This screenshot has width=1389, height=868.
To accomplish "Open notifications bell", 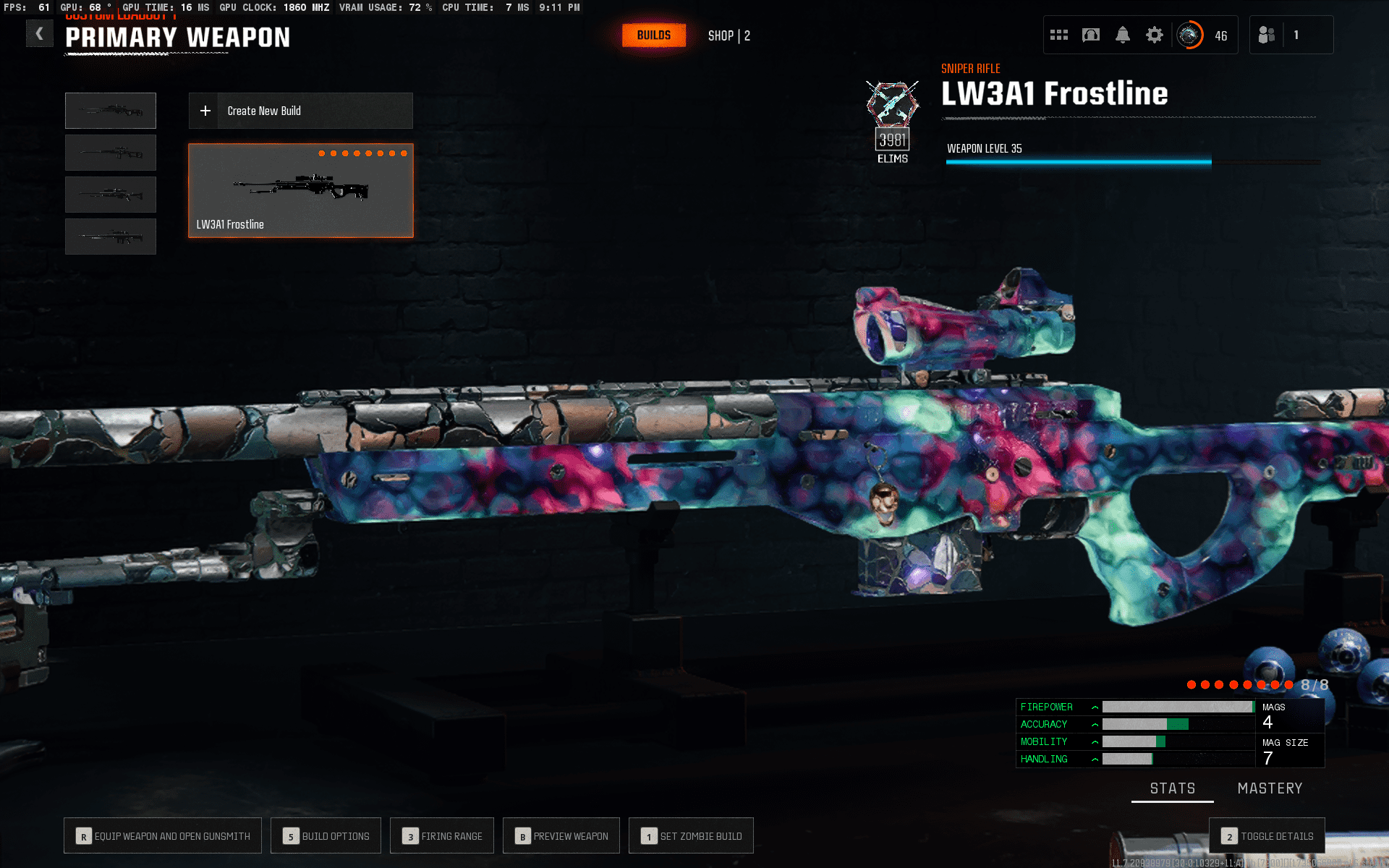I will coord(1123,35).
